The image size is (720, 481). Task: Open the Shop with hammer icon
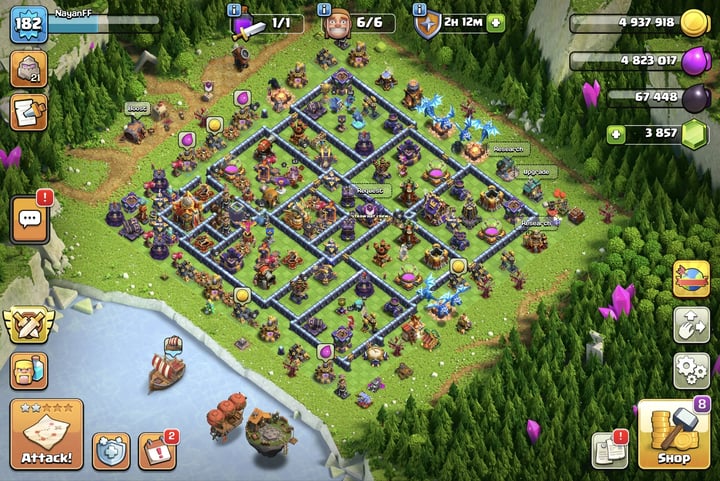pyautogui.click(x=673, y=434)
